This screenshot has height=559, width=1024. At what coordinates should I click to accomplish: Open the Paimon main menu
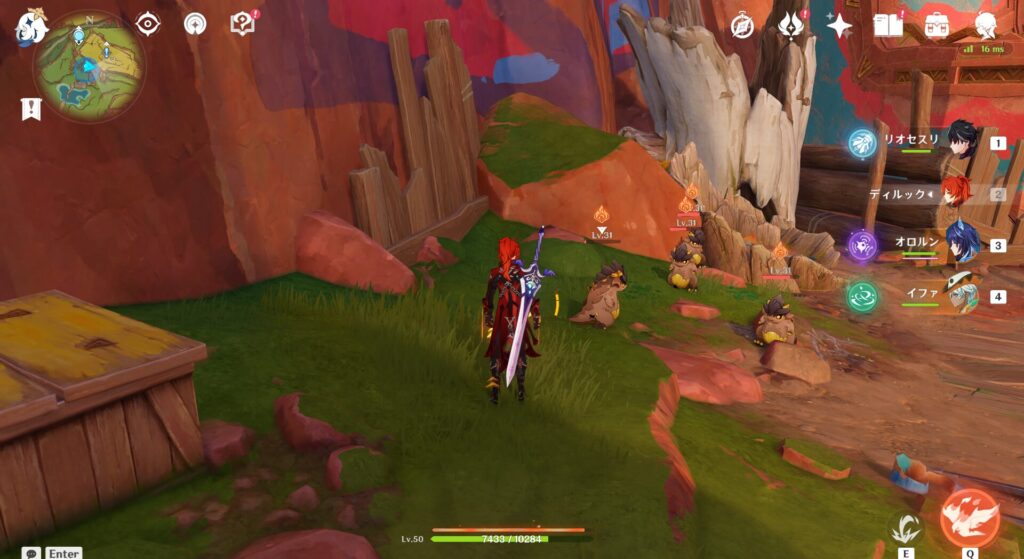tap(30, 27)
